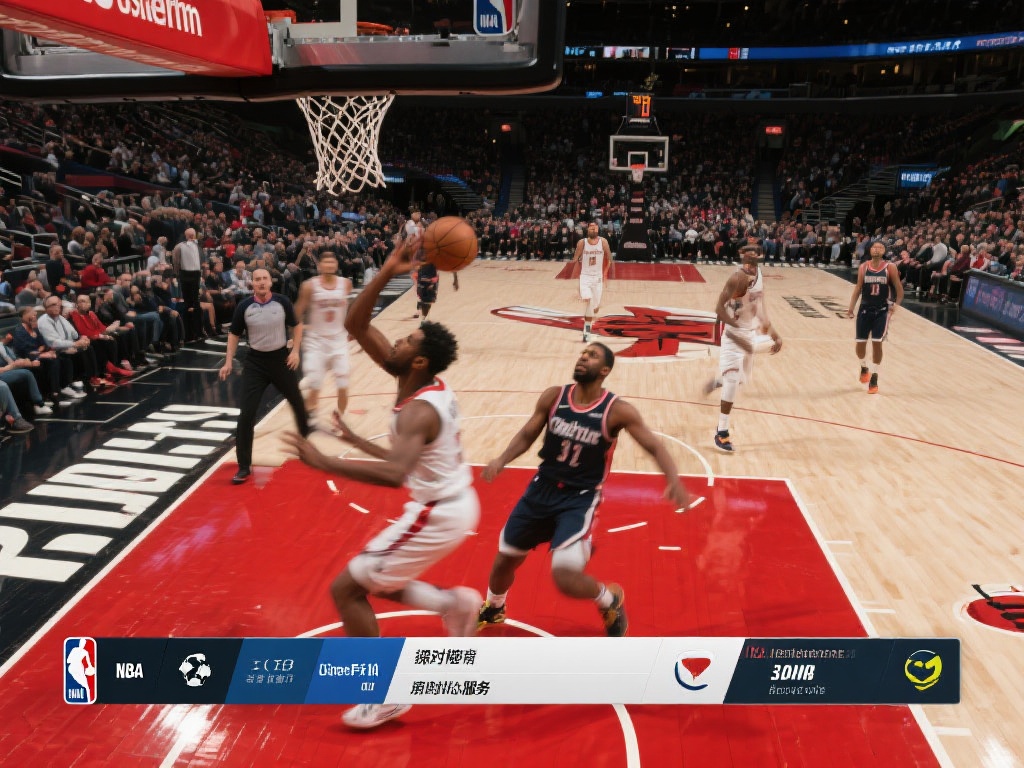Select the white panel with Chinese text
Viewport: 1024px width, 768px height.
520,671
